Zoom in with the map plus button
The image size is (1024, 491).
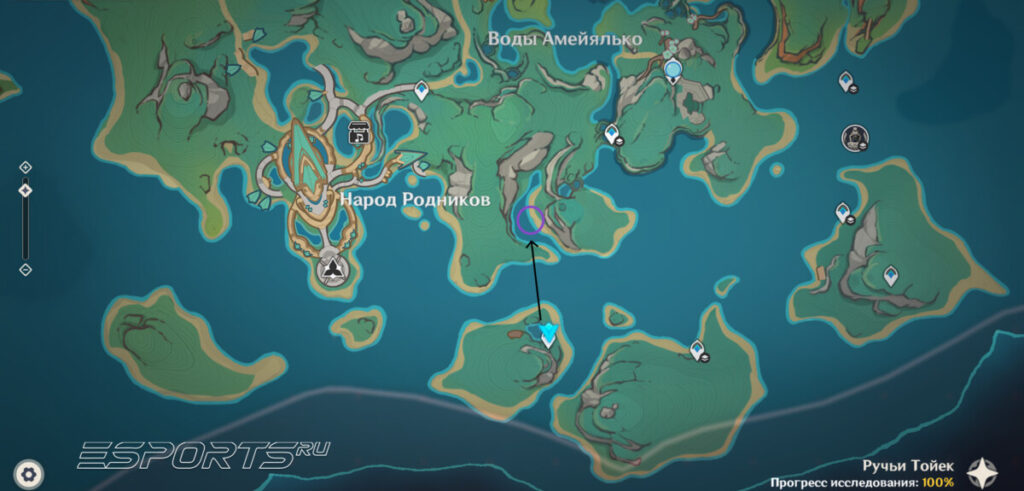click(26, 167)
